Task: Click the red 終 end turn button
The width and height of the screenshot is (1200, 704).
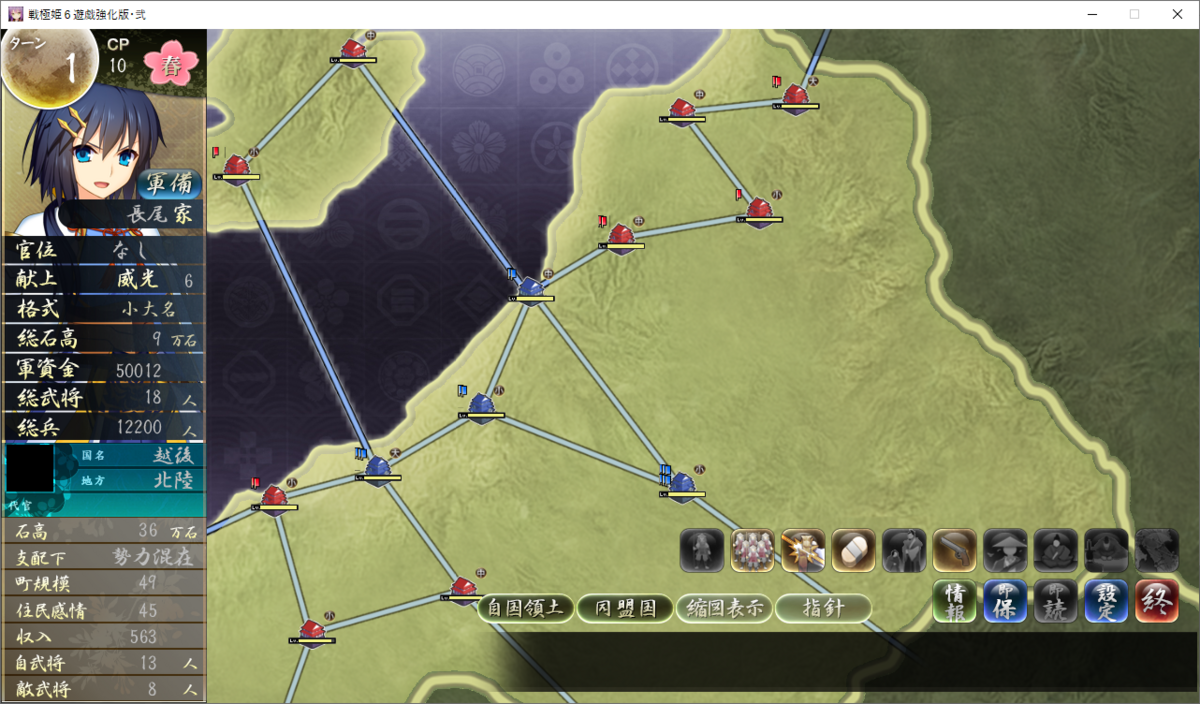Action: [1157, 601]
